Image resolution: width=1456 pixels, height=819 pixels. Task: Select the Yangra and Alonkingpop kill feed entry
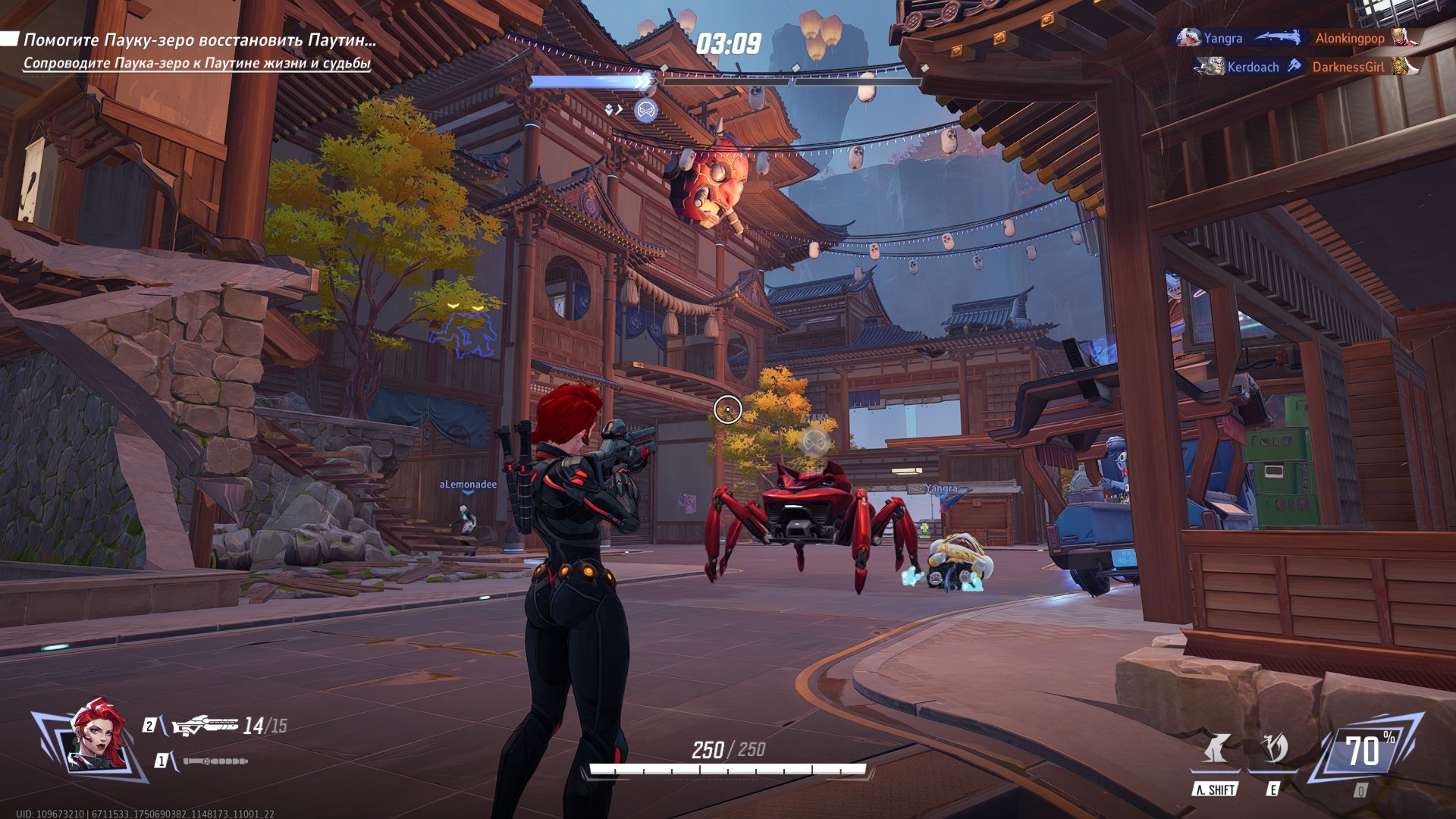(1298, 38)
